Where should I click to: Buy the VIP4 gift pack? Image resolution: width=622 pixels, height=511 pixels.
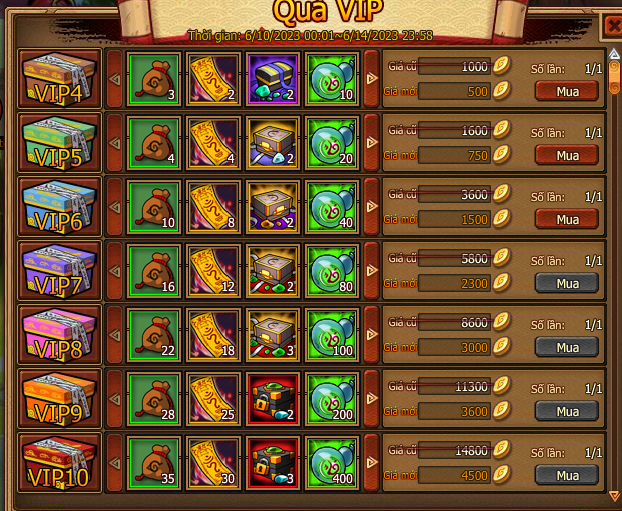[x=567, y=91]
